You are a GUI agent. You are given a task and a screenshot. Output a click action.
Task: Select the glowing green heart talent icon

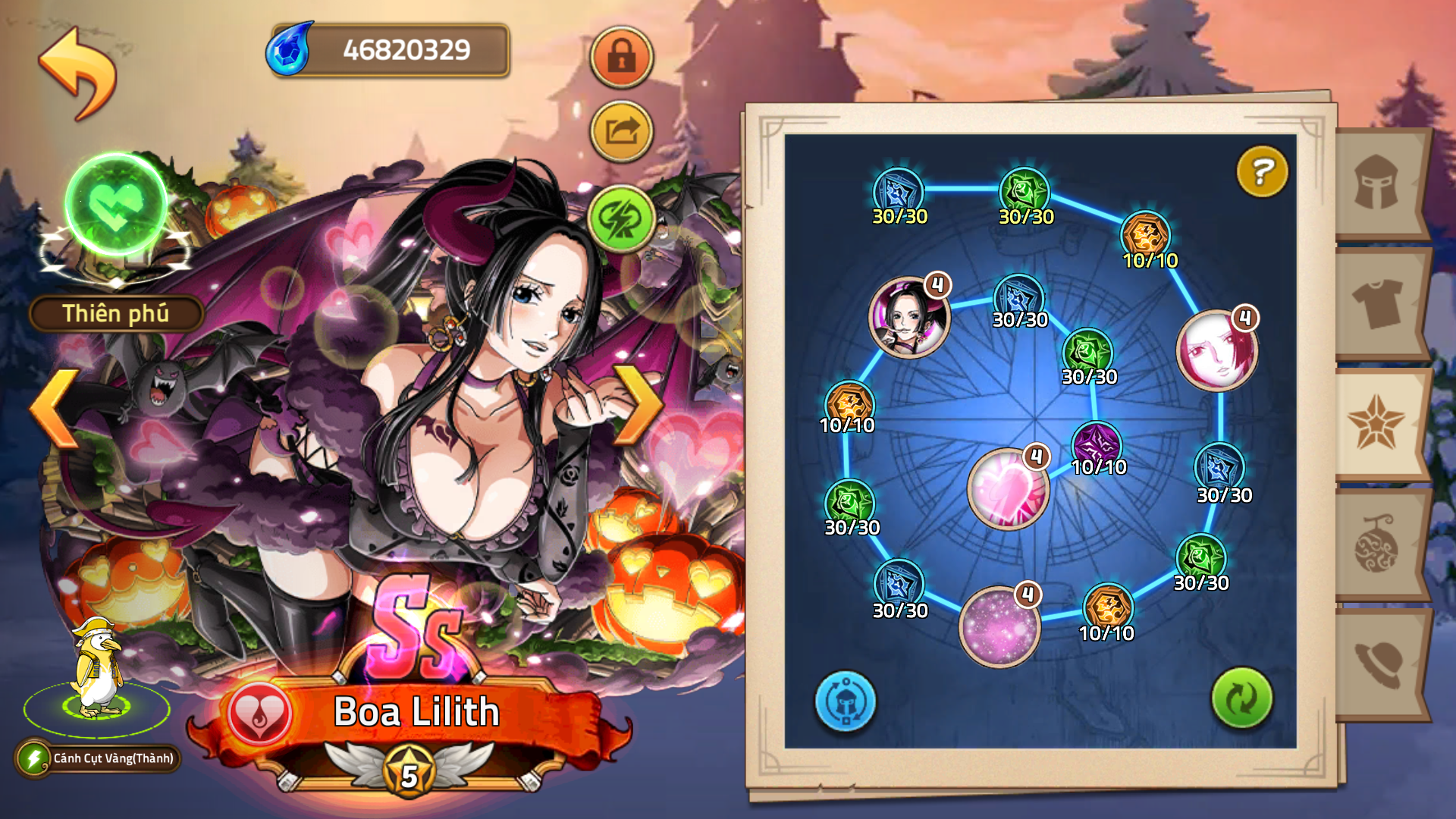(x=116, y=203)
